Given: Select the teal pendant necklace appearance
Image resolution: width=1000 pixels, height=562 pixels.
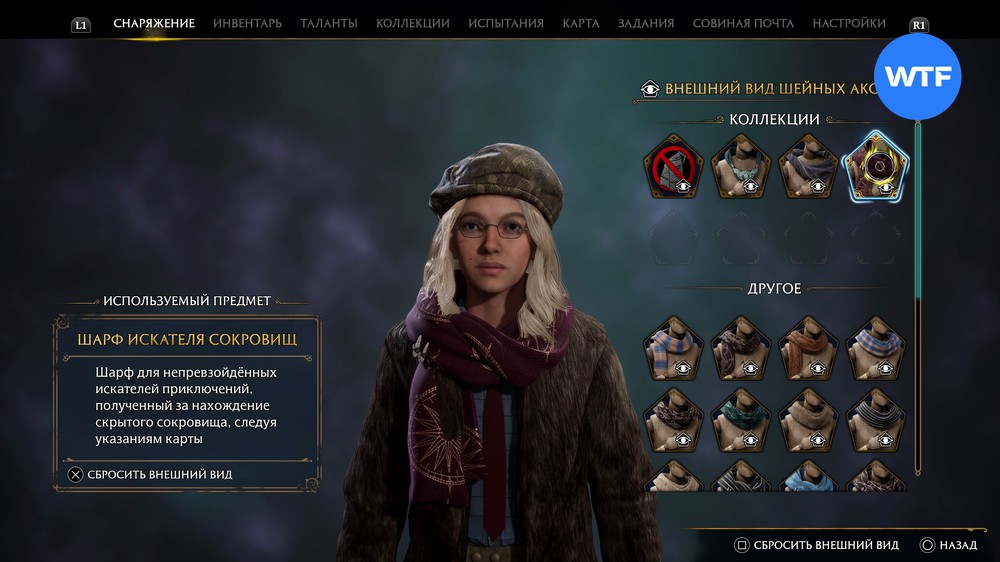Looking at the screenshot, I should 741,167.
